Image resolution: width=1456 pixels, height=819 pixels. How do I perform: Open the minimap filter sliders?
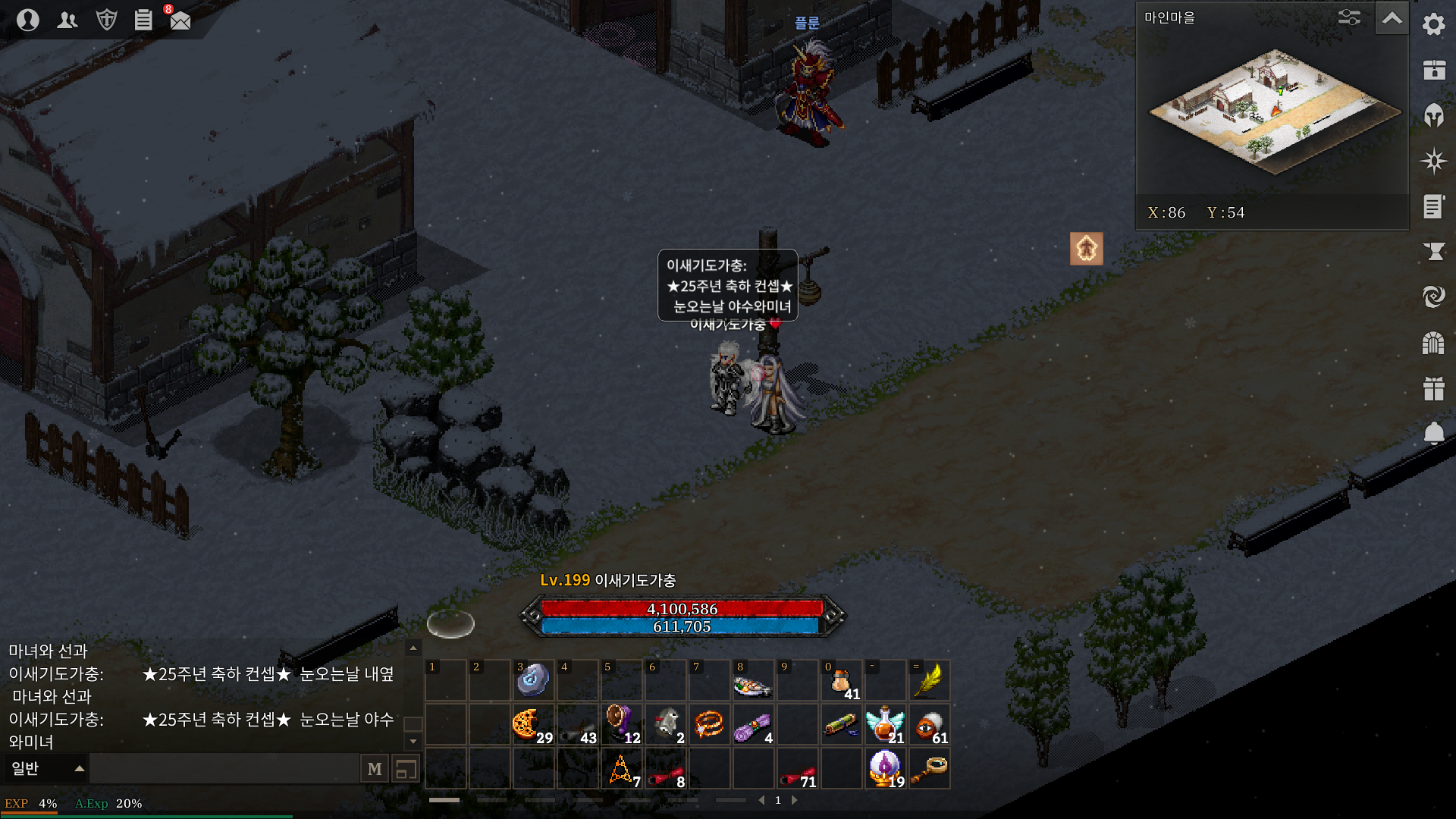(1350, 17)
